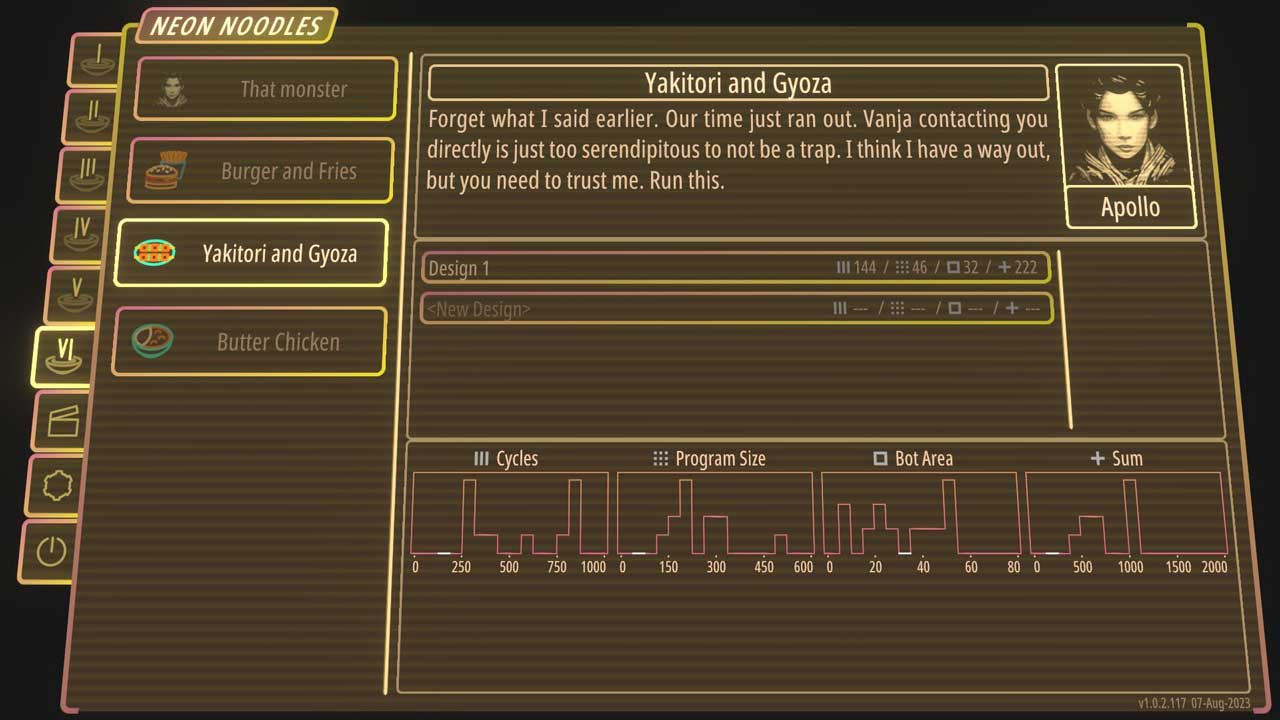Switch to chapter V tab
This screenshot has height=720, width=1280.
pyautogui.click(x=73, y=295)
